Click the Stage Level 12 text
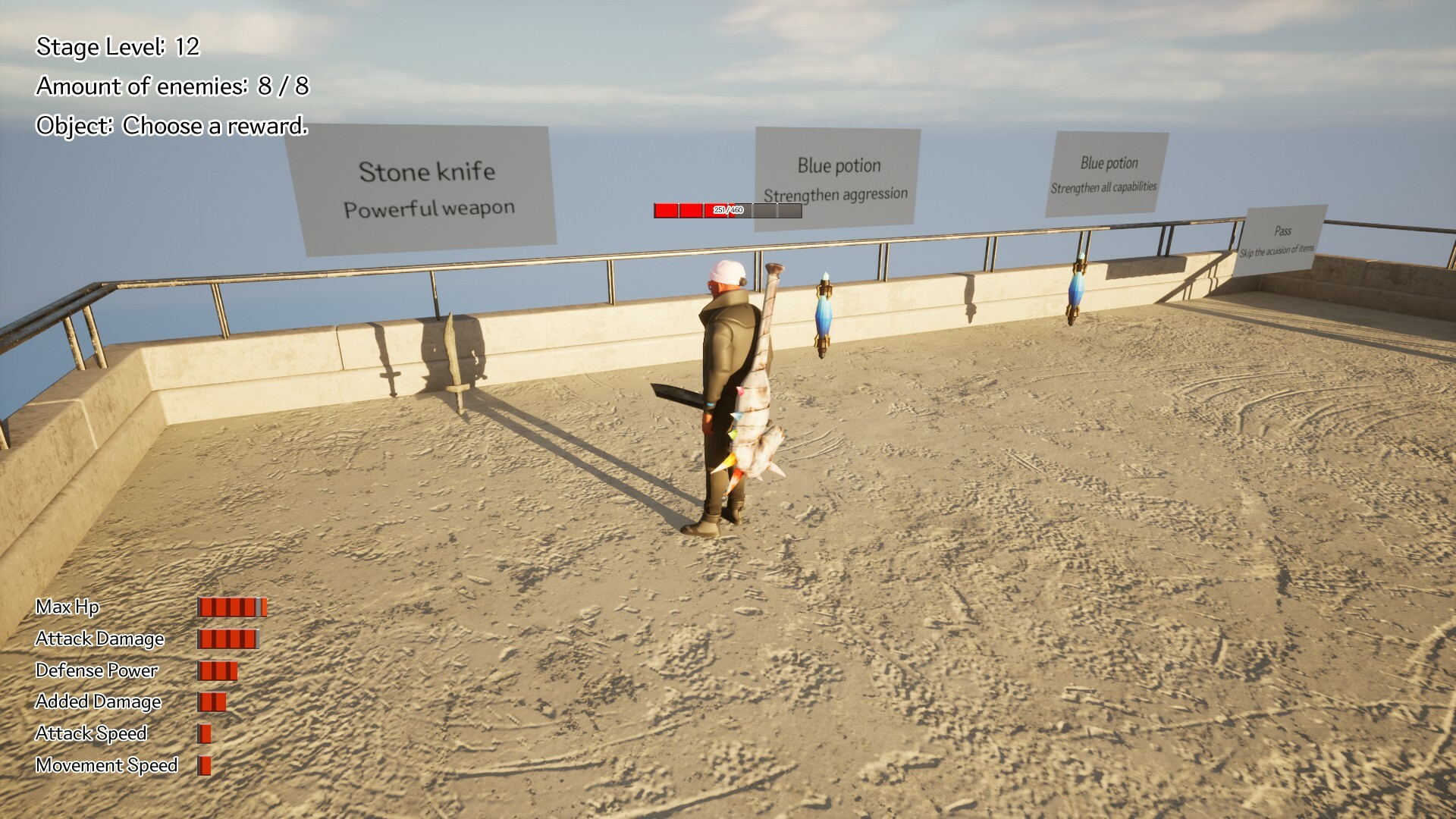The height and width of the screenshot is (819, 1456). pos(118,47)
